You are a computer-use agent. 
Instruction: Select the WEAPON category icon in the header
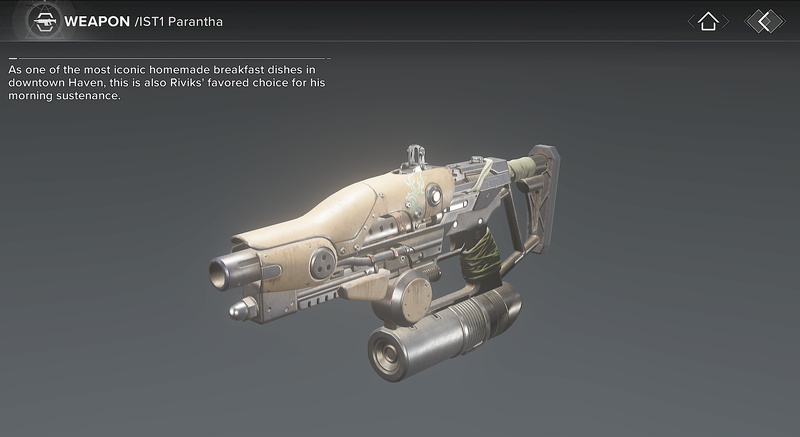[x=41, y=20]
